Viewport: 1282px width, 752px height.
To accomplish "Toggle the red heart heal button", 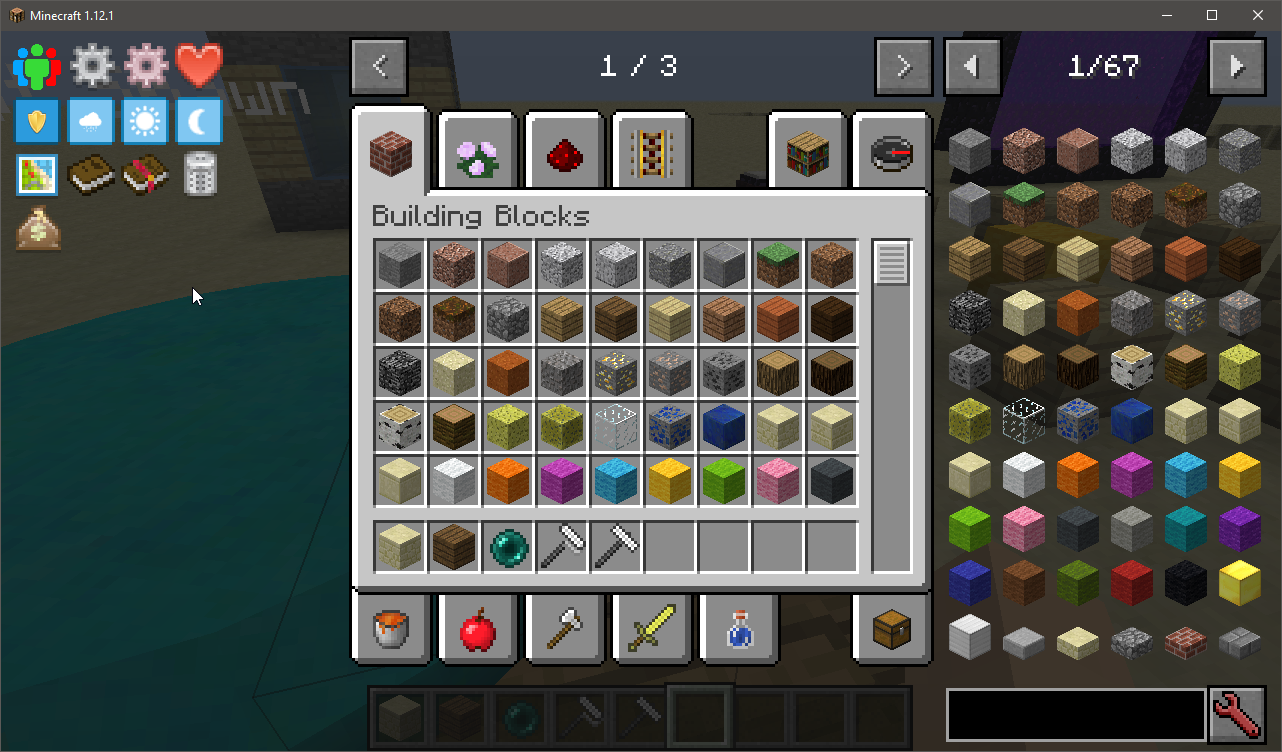I will 199,66.
